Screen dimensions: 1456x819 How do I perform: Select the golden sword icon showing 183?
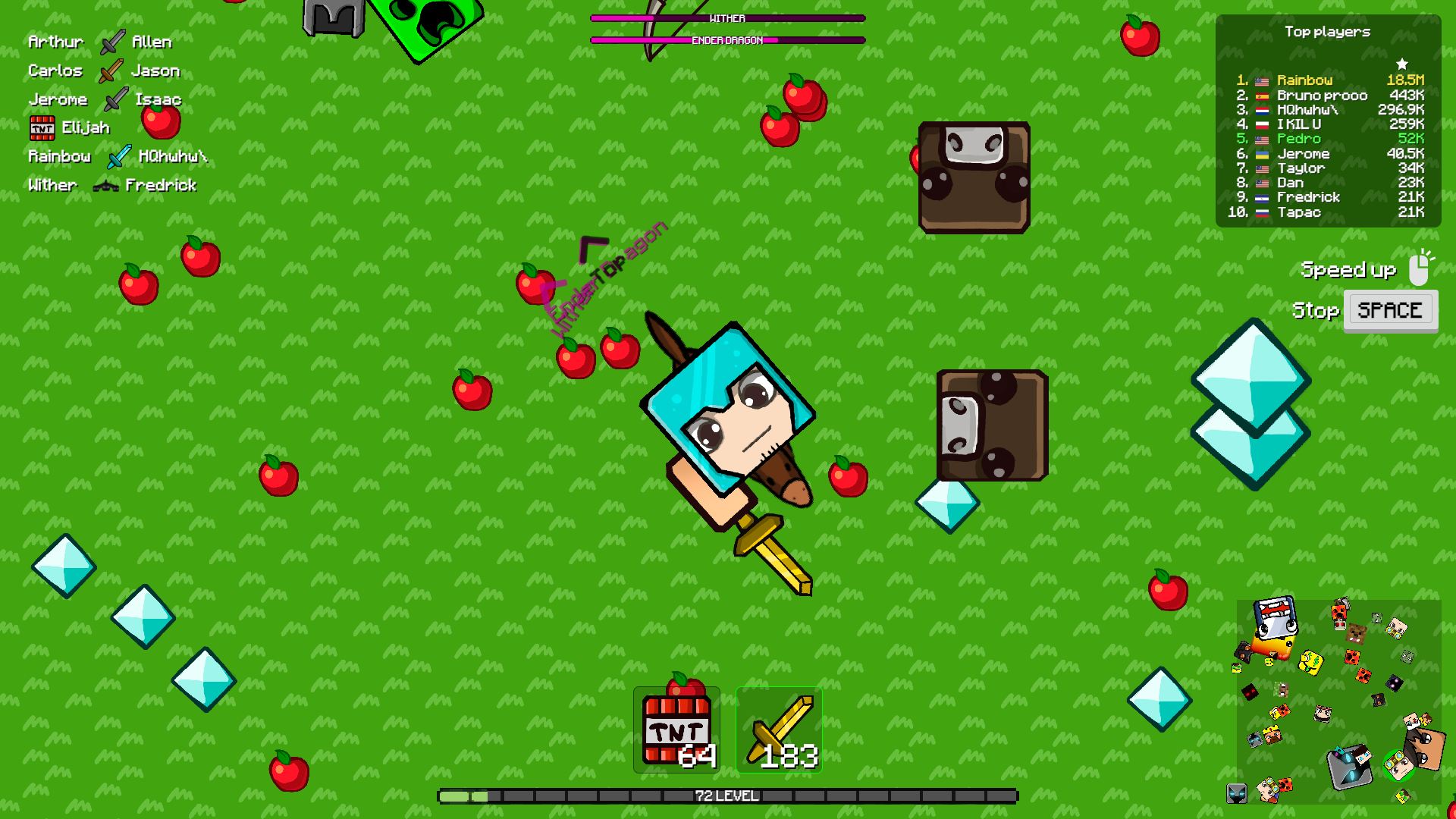point(779,728)
